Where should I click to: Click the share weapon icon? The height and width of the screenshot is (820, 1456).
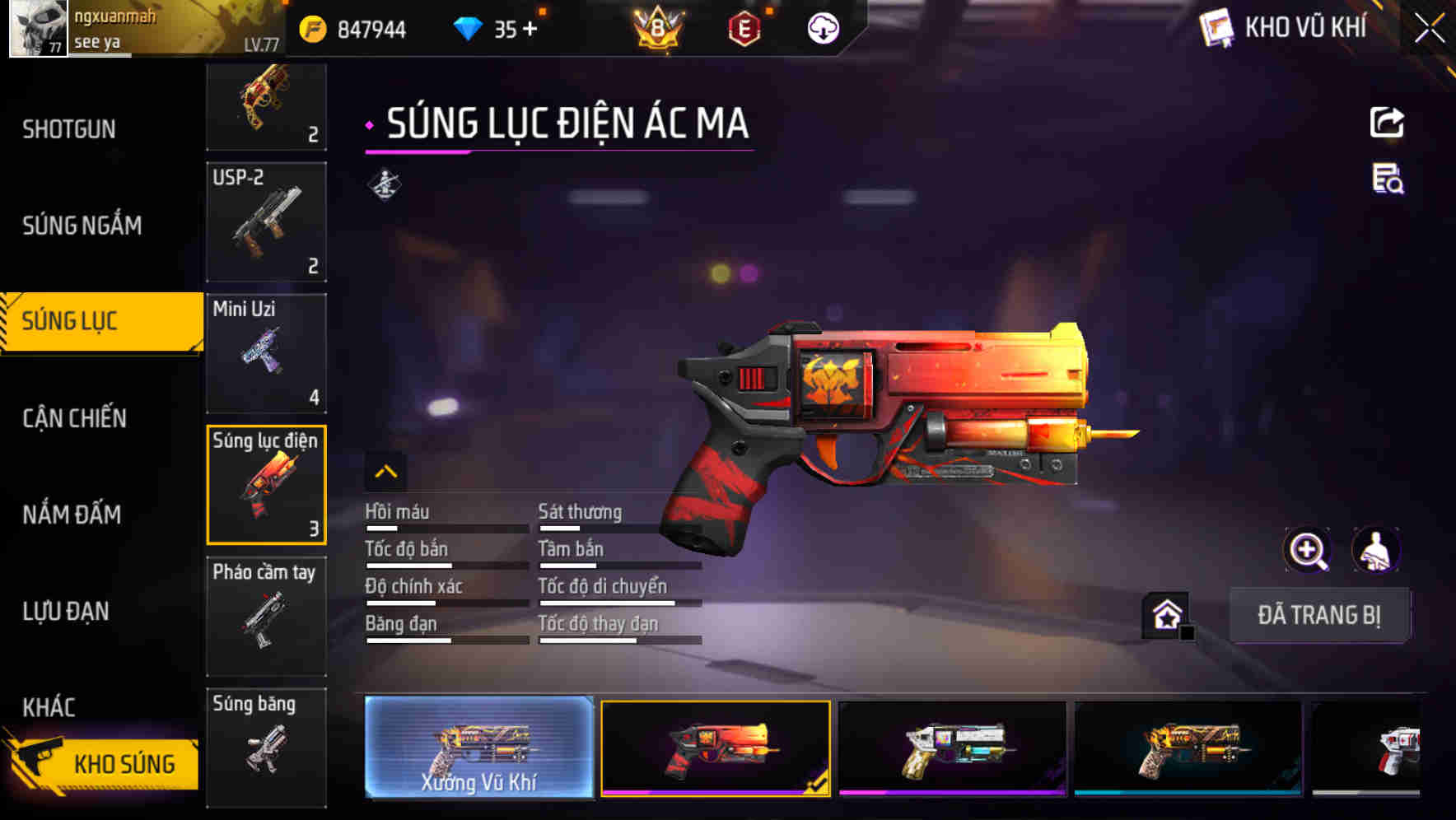(x=1388, y=122)
